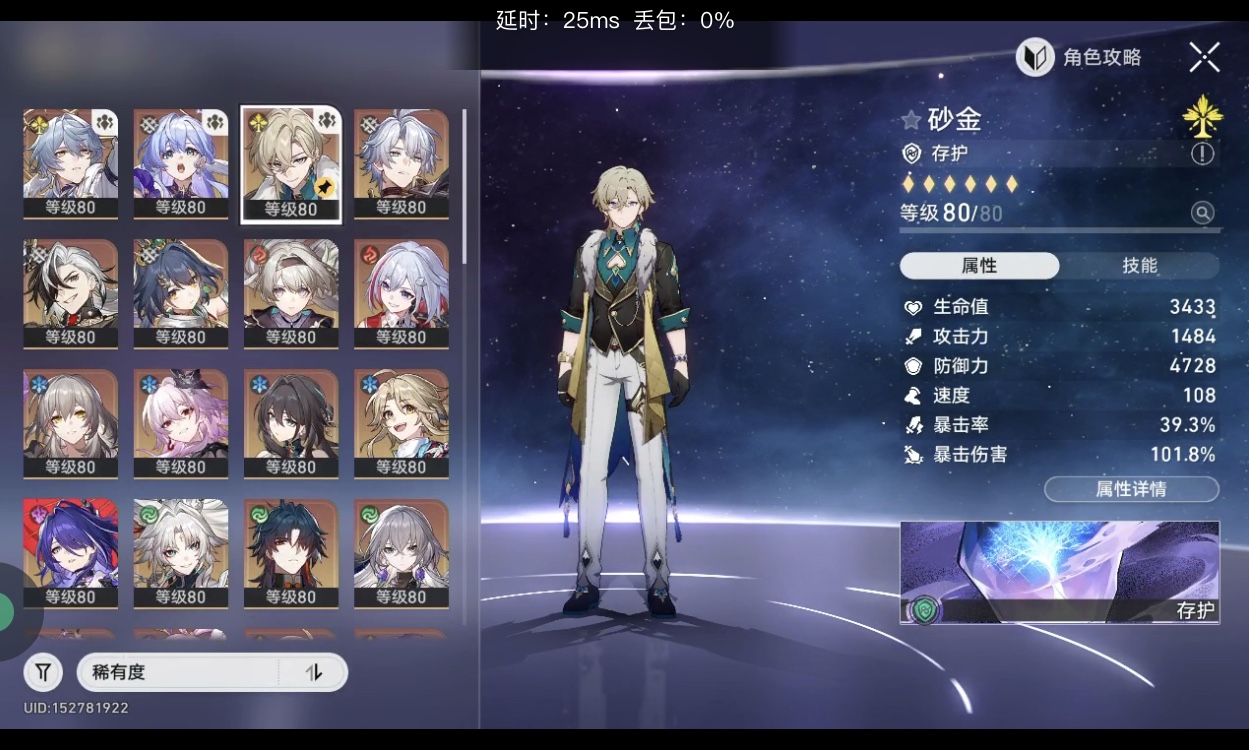Open the character filter funnel
The width and height of the screenshot is (1249, 750).
(x=43, y=673)
